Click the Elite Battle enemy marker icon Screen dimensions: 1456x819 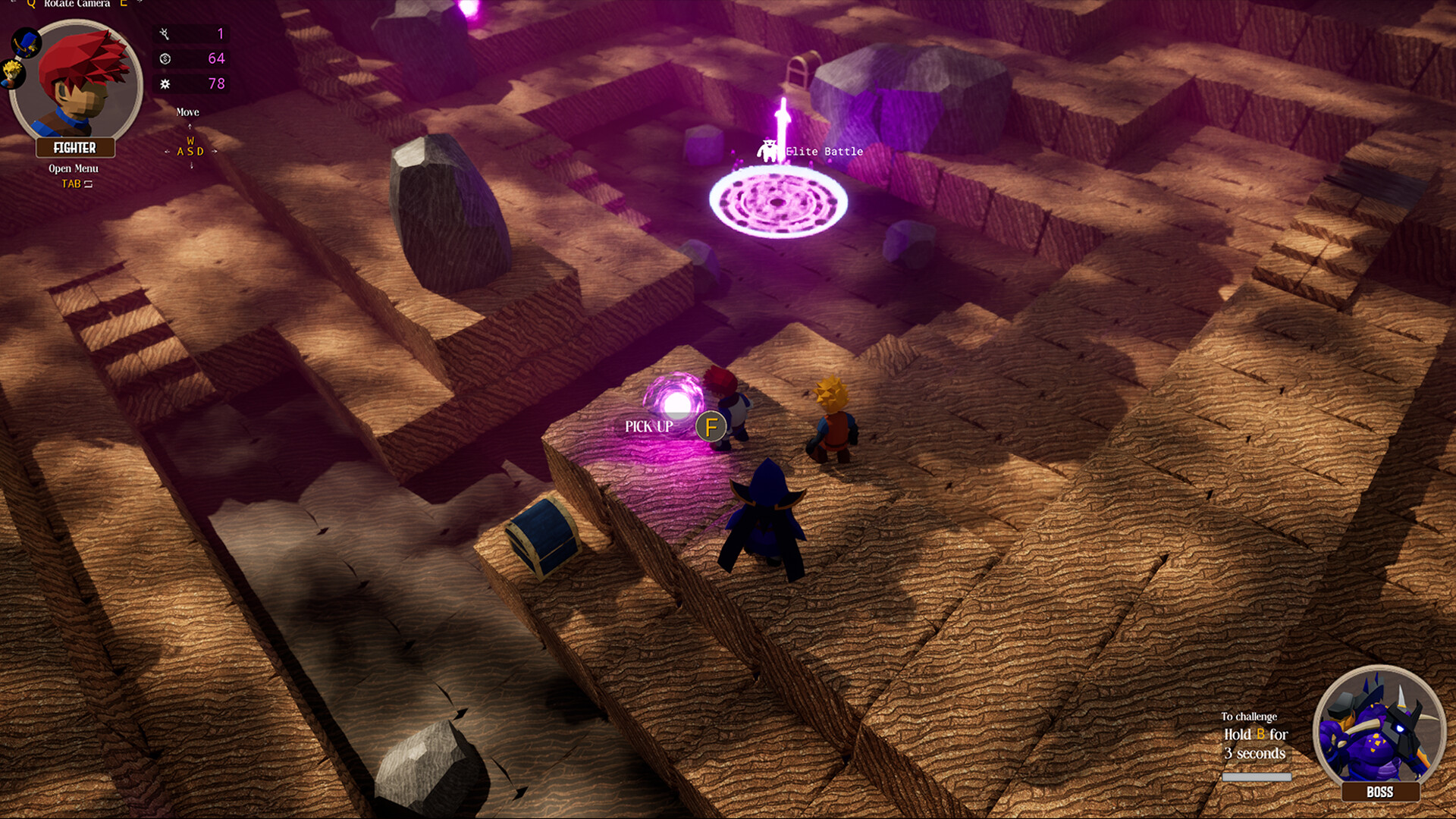click(x=769, y=149)
